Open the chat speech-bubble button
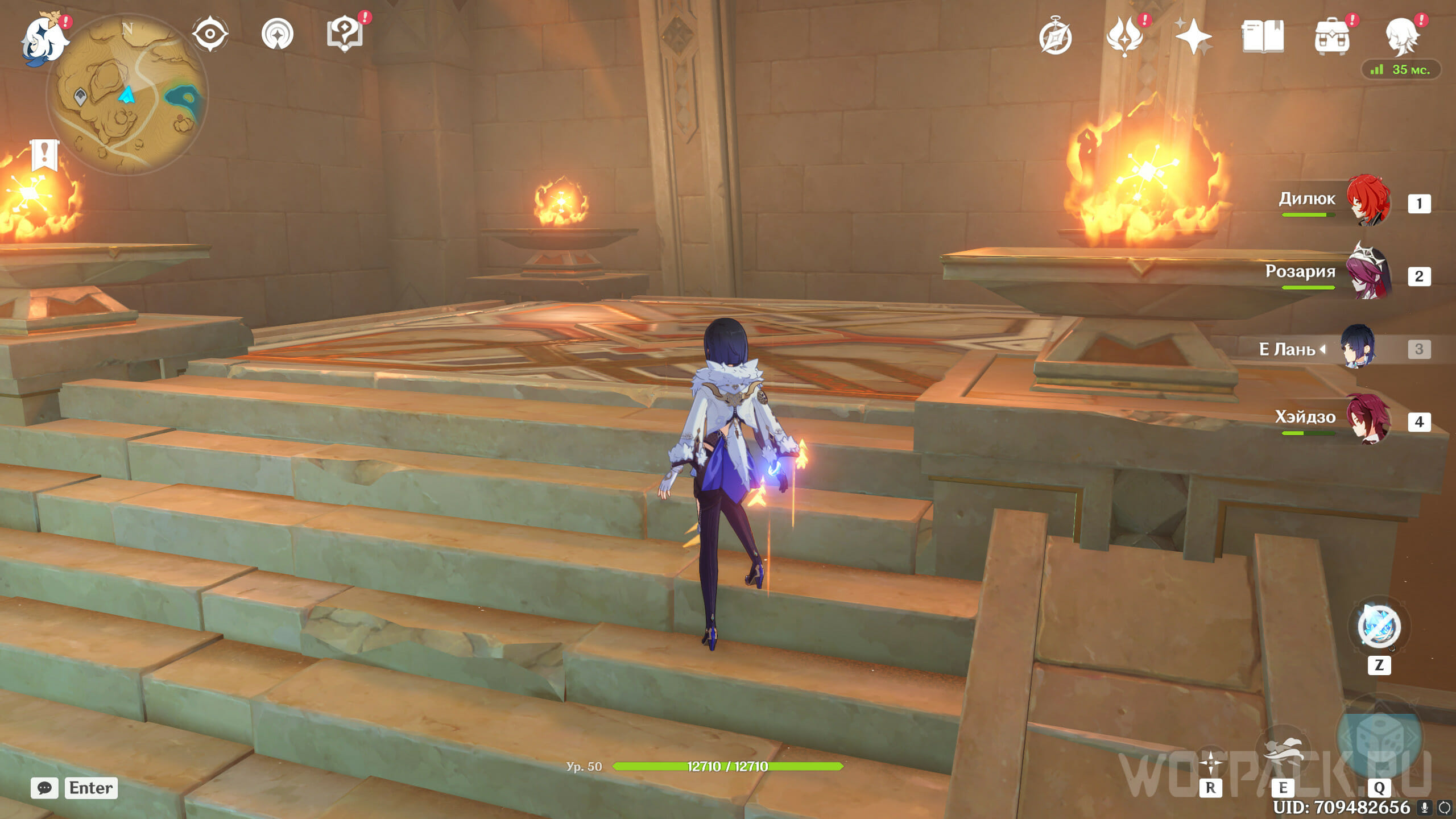This screenshot has height=819, width=1456. point(44,788)
